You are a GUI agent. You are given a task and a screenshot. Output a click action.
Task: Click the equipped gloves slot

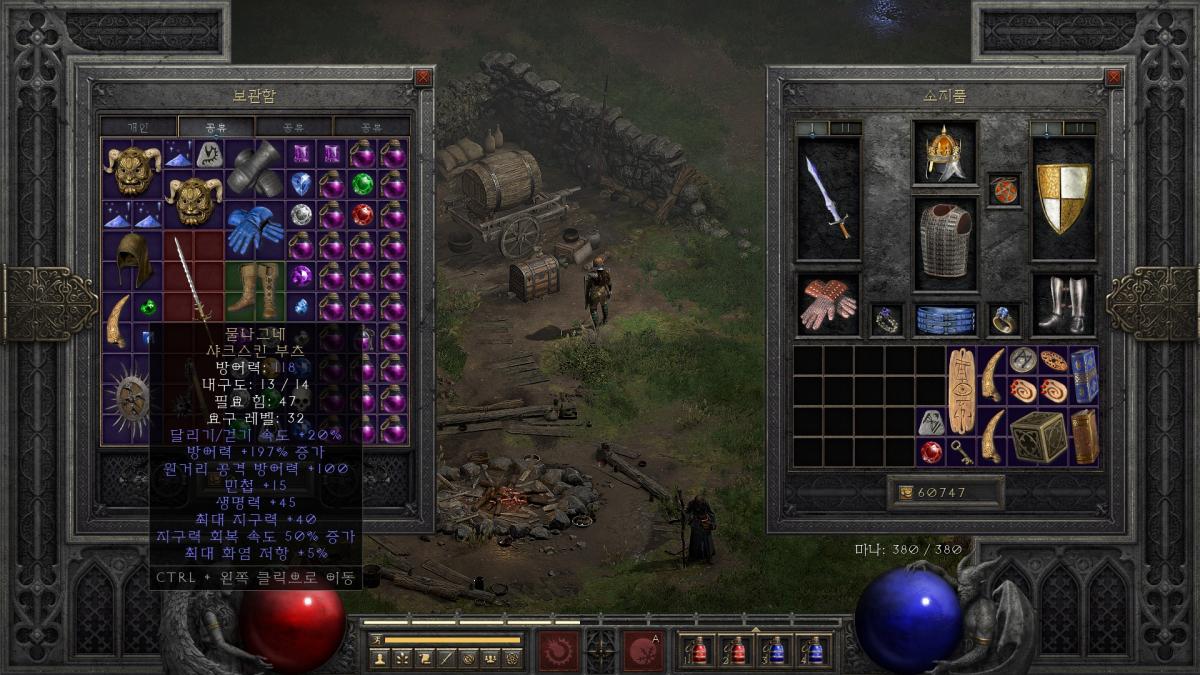tap(828, 304)
